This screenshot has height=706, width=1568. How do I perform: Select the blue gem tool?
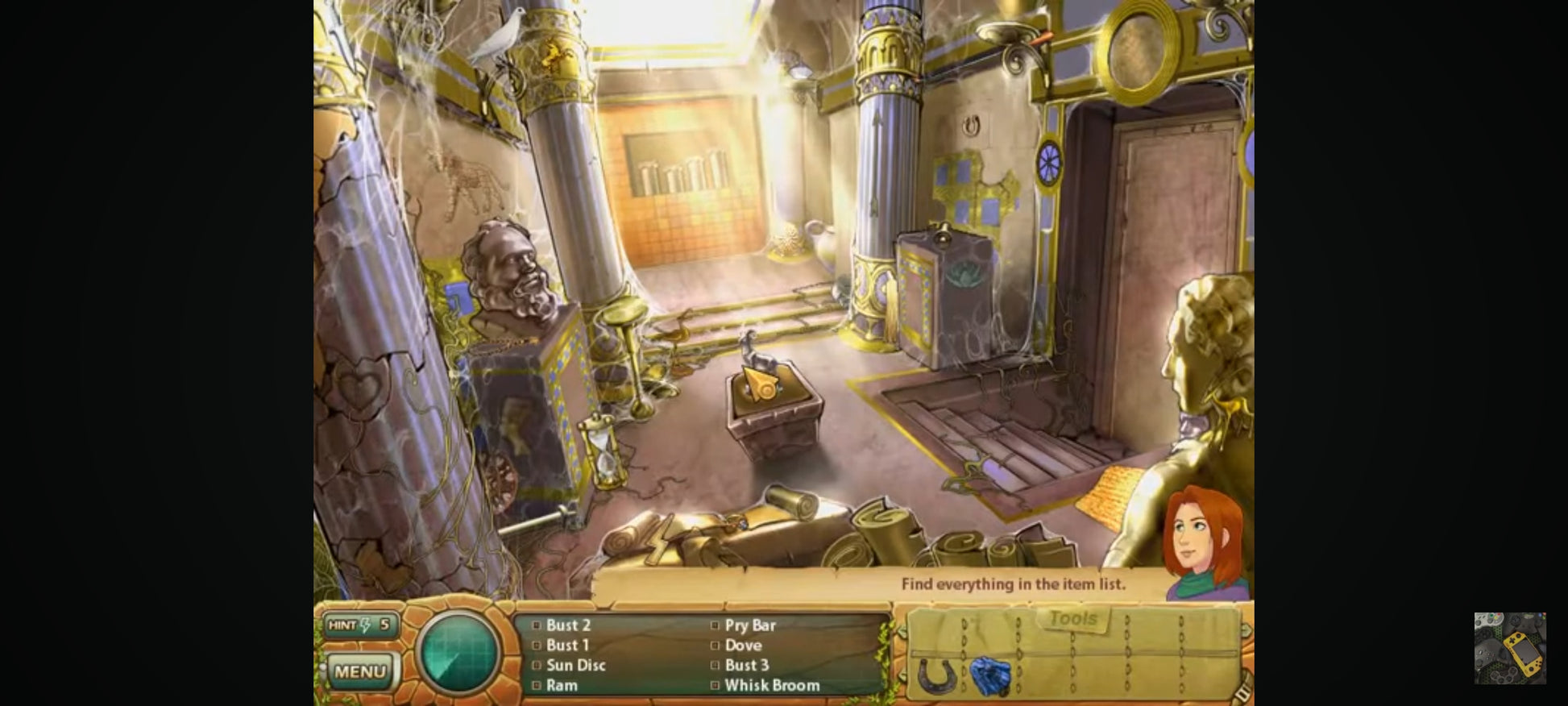pyautogui.click(x=990, y=675)
